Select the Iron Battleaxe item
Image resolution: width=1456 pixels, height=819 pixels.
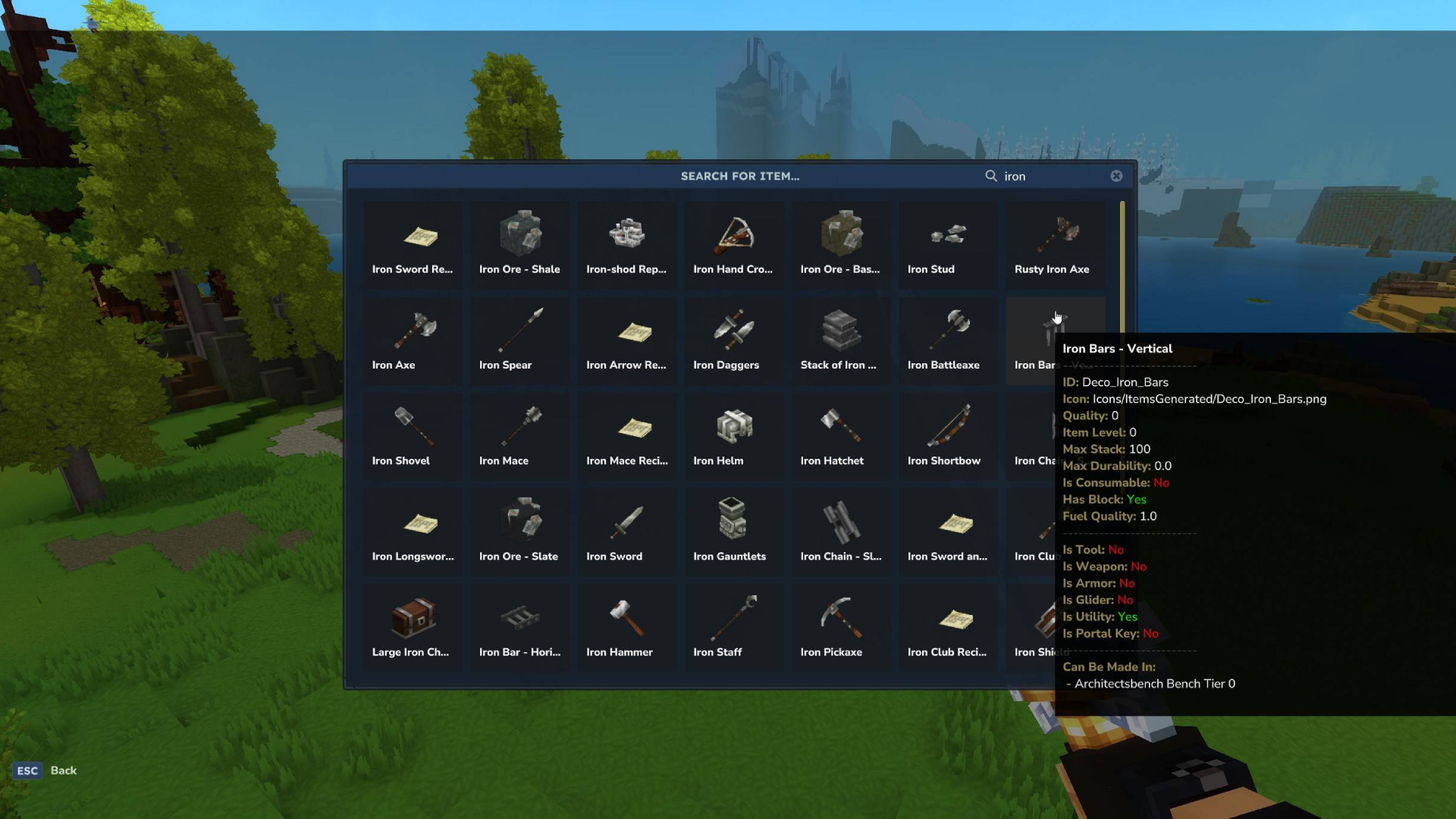click(x=947, y=339)
